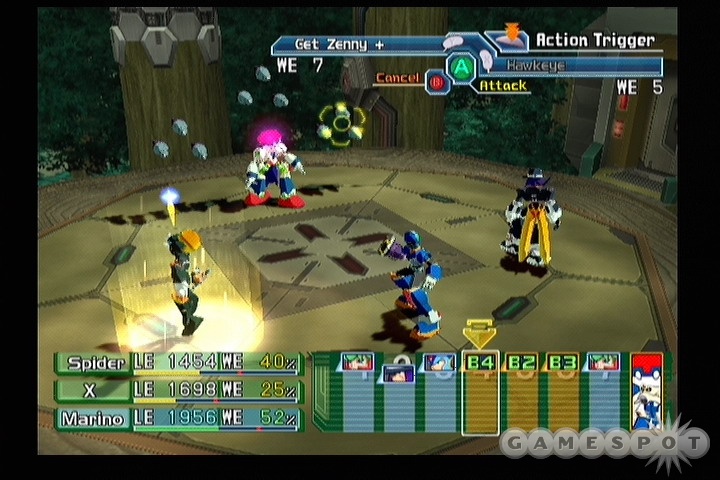
Task: Select the B4 turn order marker
Action: [480, 362]
